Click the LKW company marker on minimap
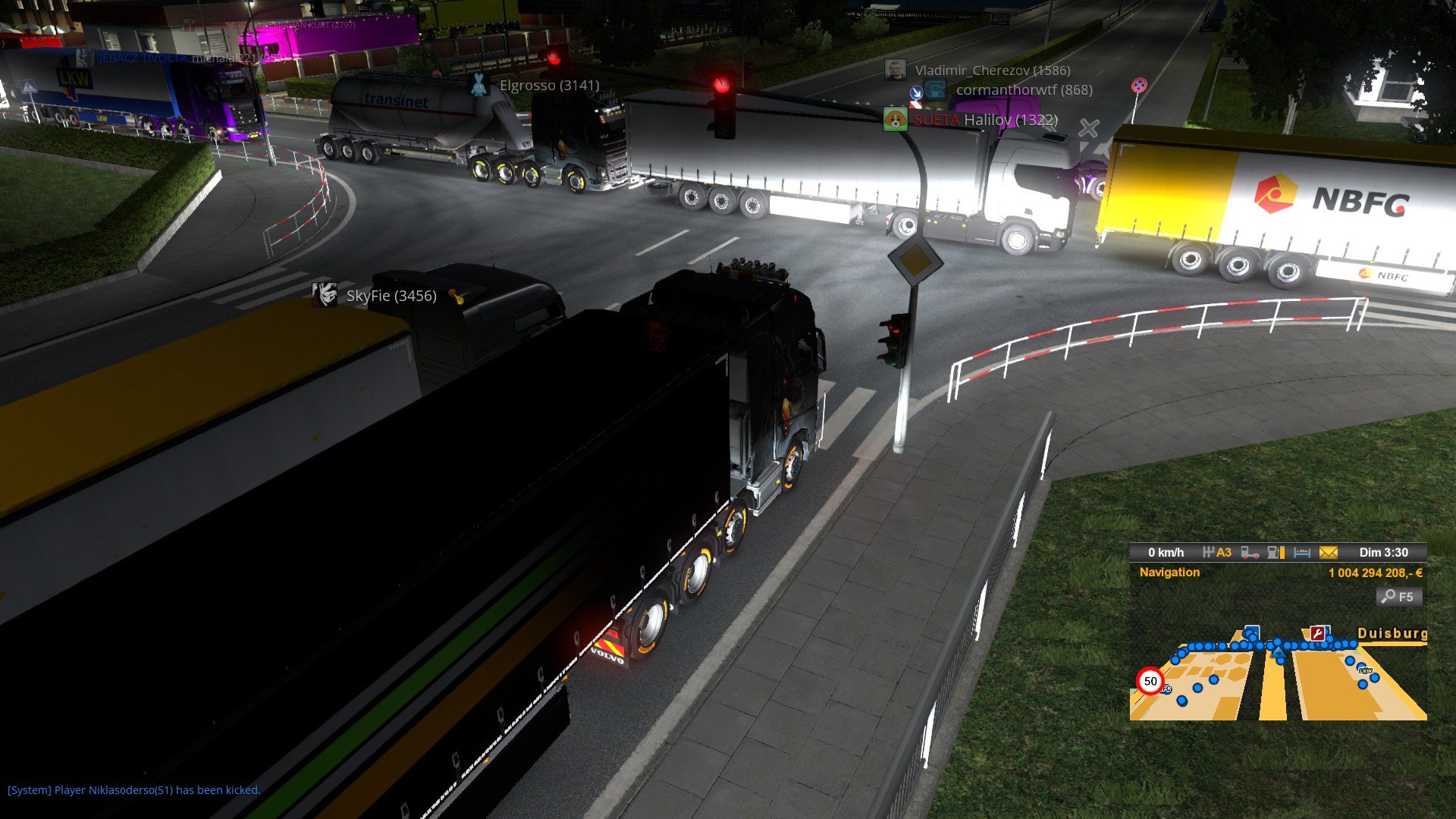This screenshot has height=819, width=1456. [x=1365, y=670]
